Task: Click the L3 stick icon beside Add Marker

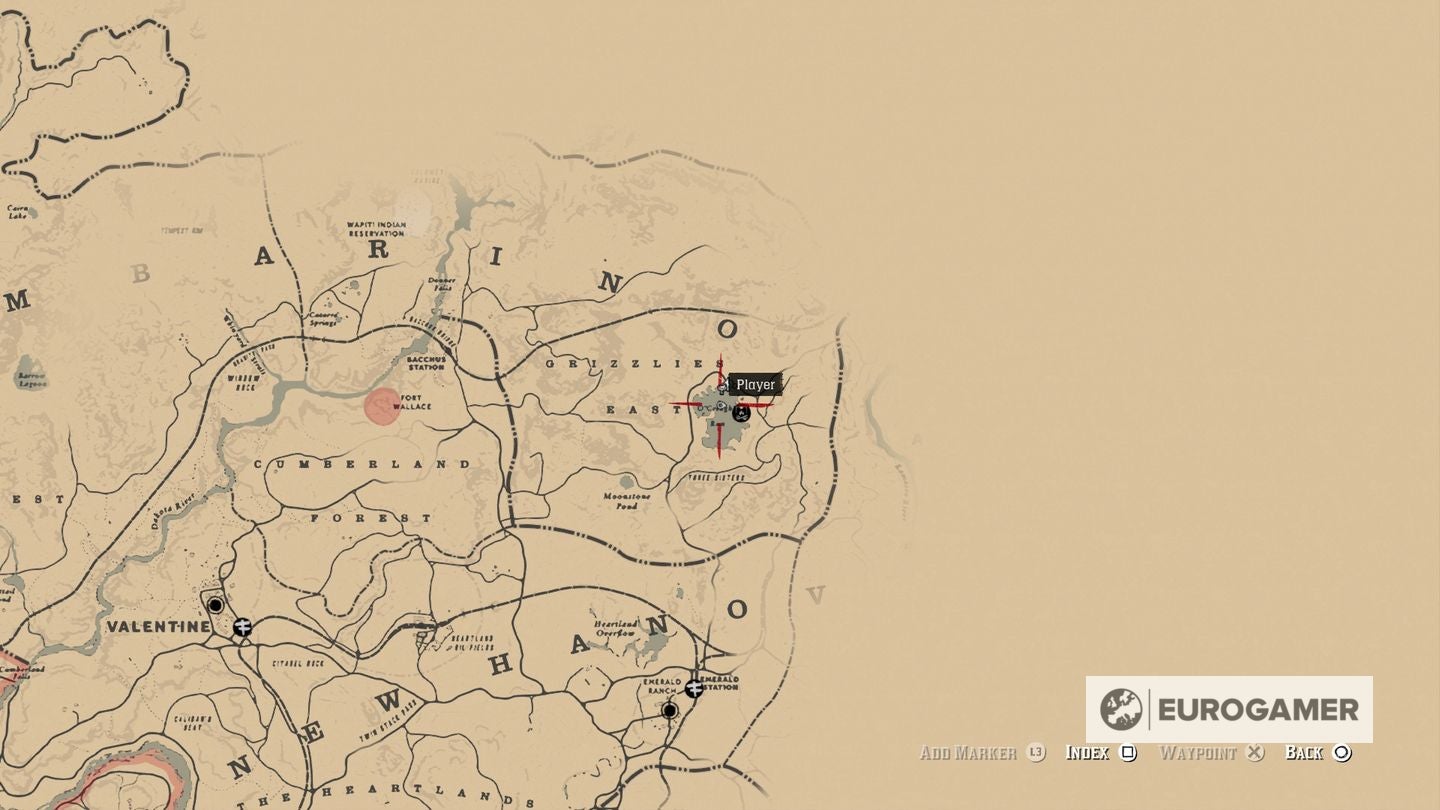Action: pyautogui.click(x=1037, y=753)
